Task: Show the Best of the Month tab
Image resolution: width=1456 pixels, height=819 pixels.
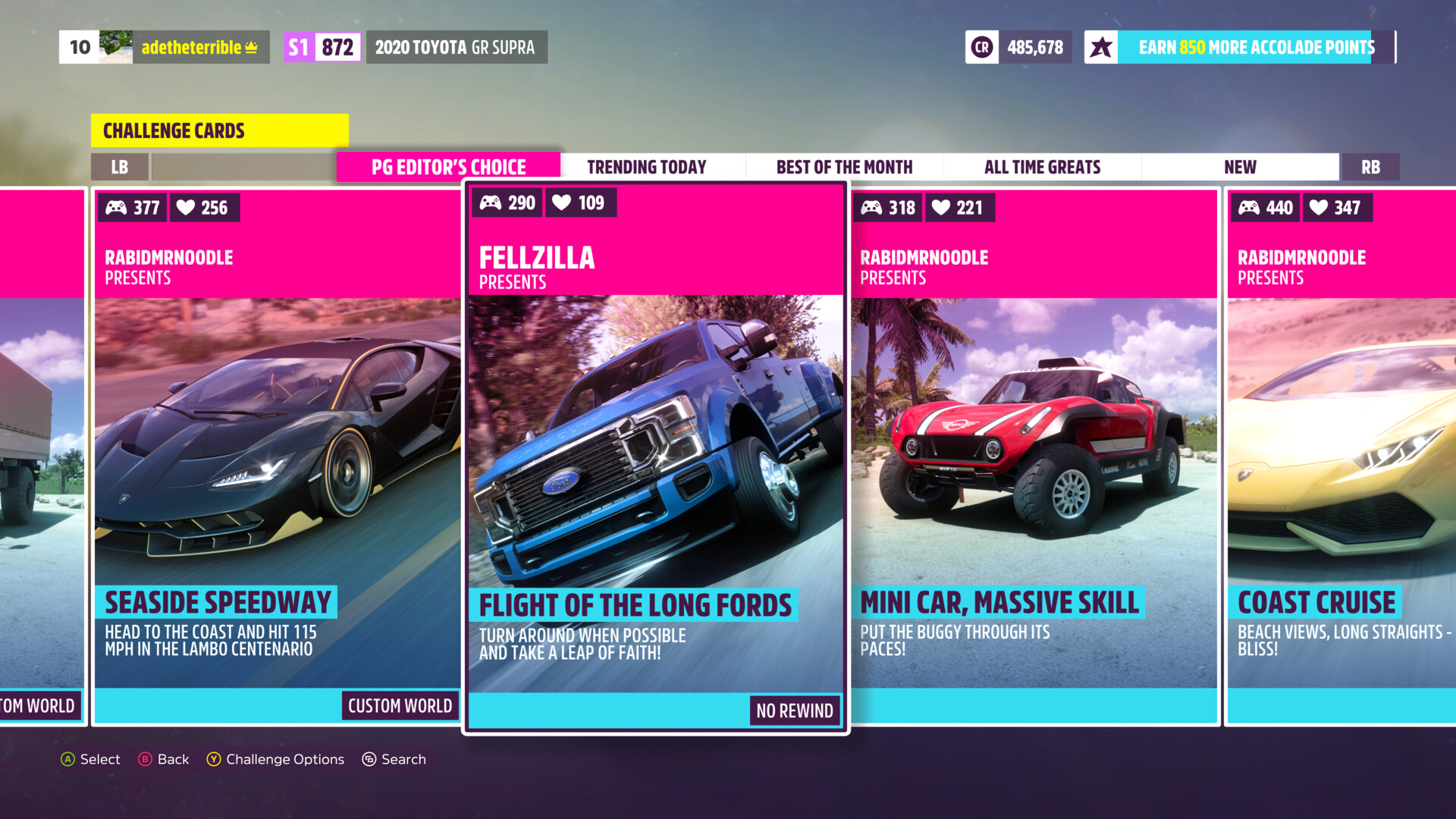Action: (x=844, y=167)
